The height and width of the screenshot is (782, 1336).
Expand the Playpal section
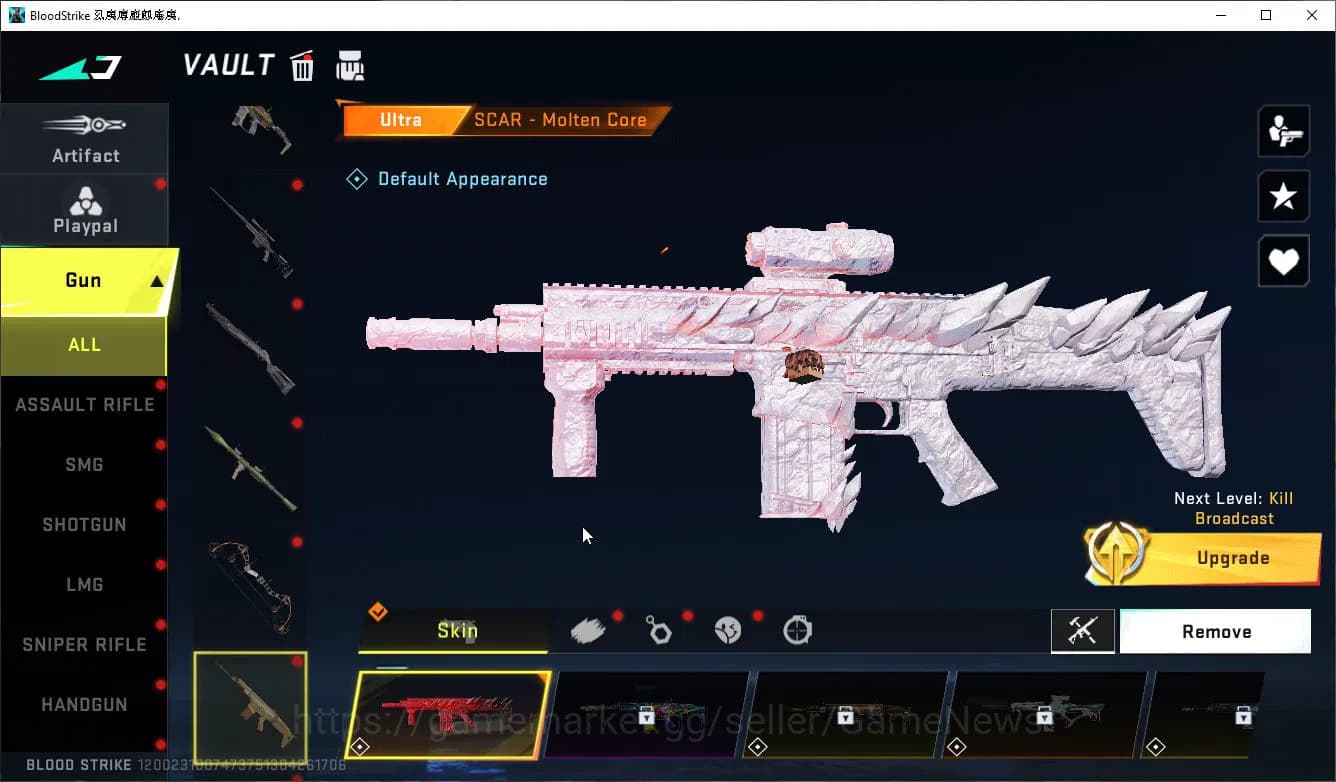click(x=85, y=210)
